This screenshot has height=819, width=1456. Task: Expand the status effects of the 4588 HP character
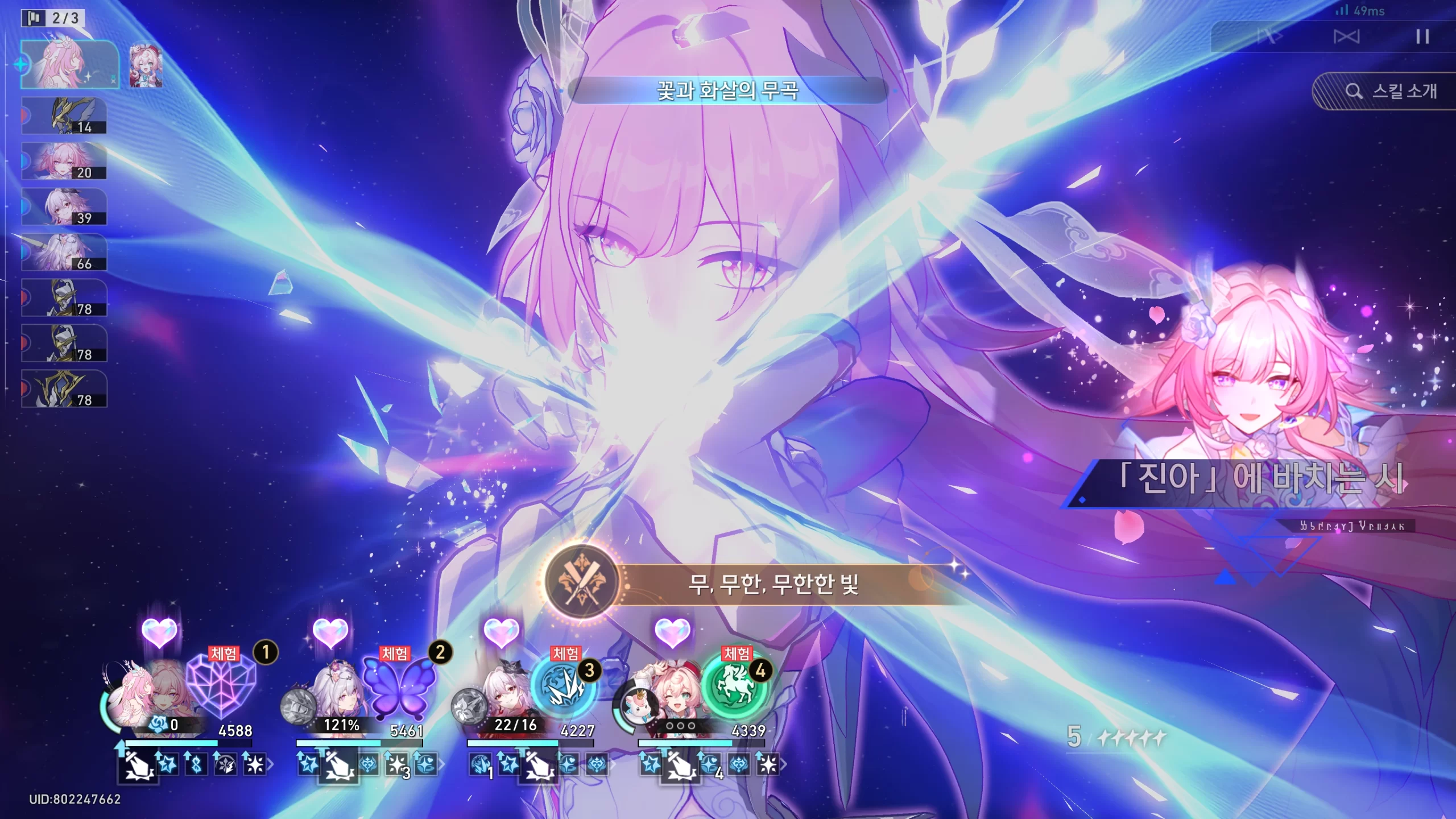click(270, 765)
